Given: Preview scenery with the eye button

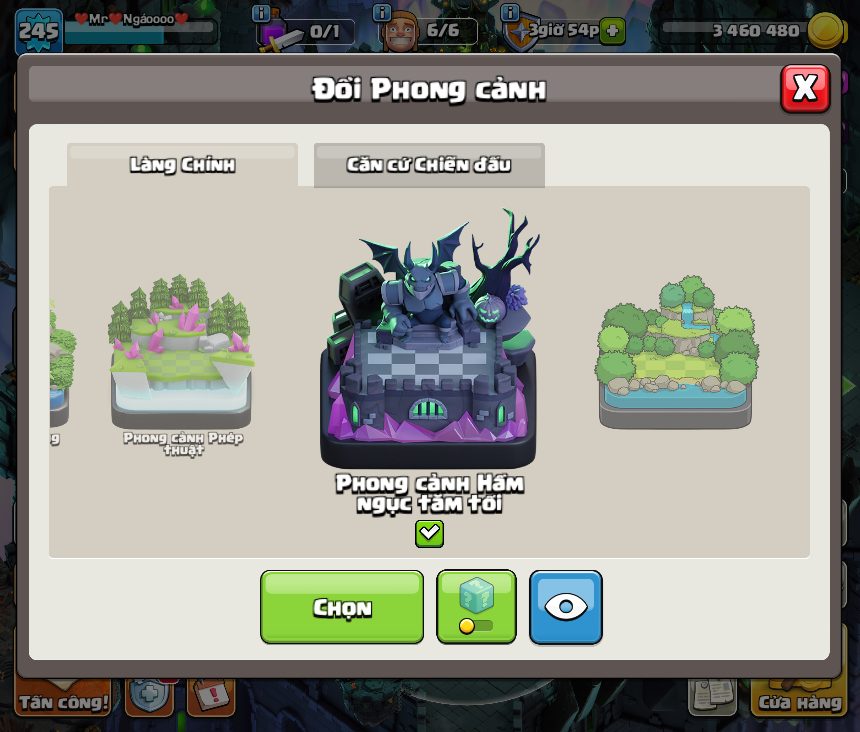Looking at the screenshot, I should [566, 607].
